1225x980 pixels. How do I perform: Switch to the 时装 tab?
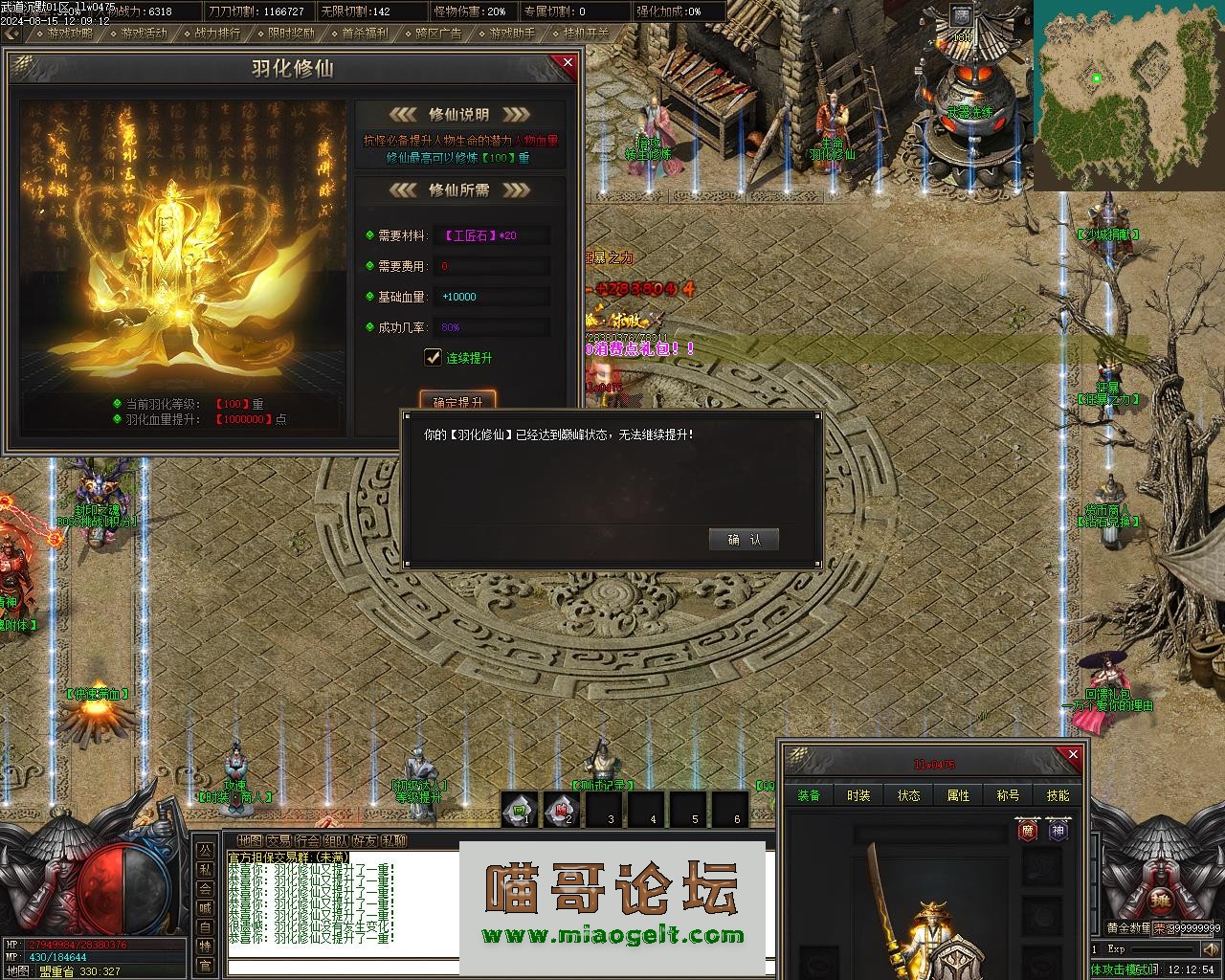858,795
